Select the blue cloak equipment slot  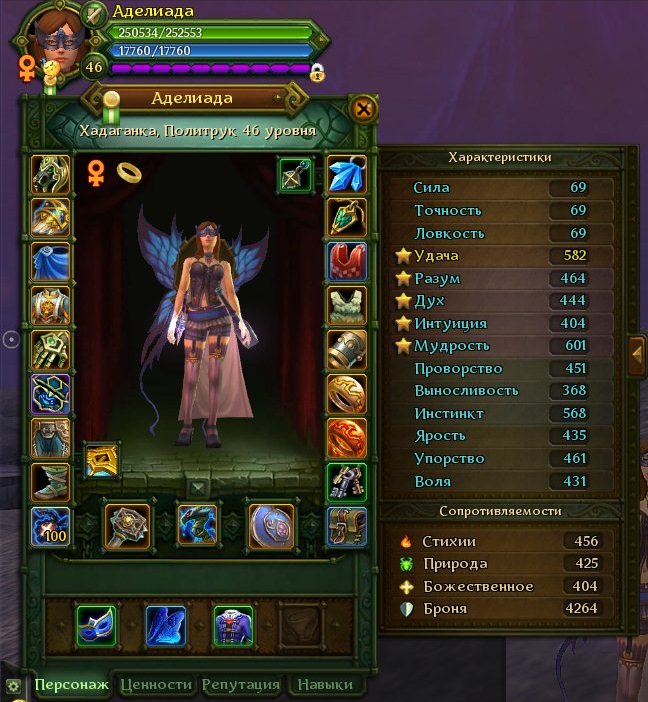[x=50, y=260]
